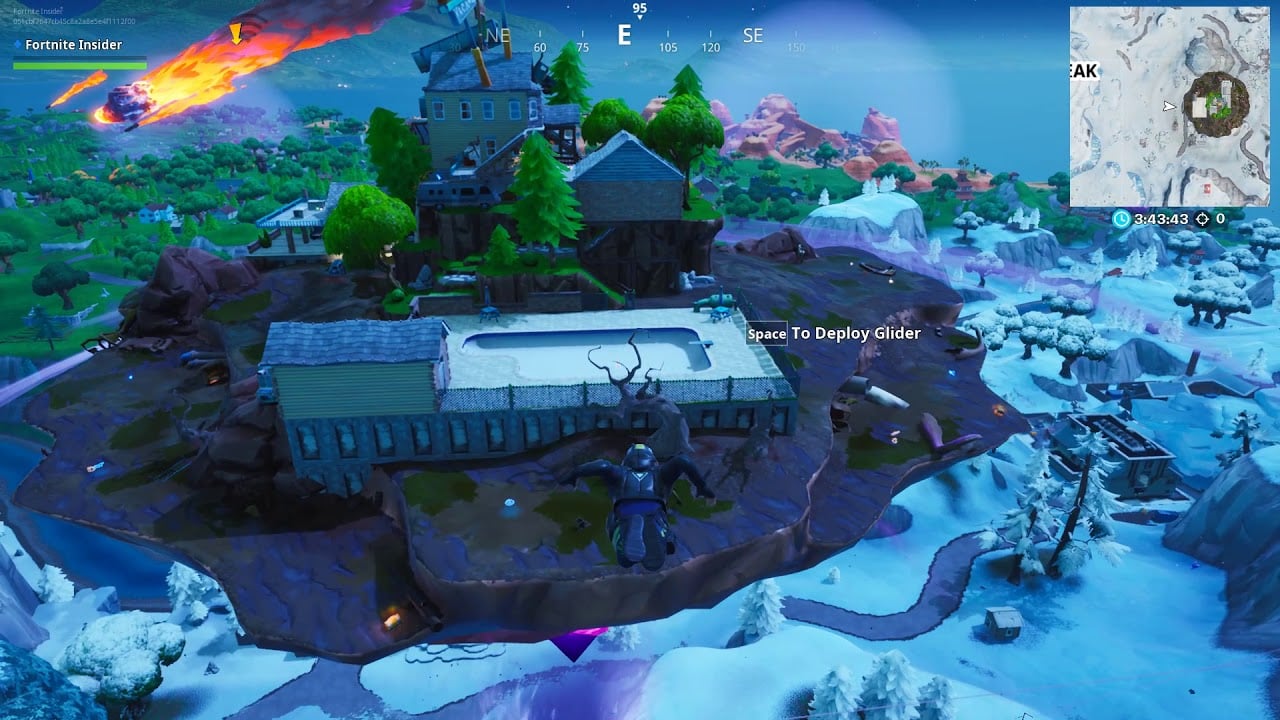Click the materials counter showing 0
The image size is (1280, 720).
pyautogui.click(x=1221, y=218)
